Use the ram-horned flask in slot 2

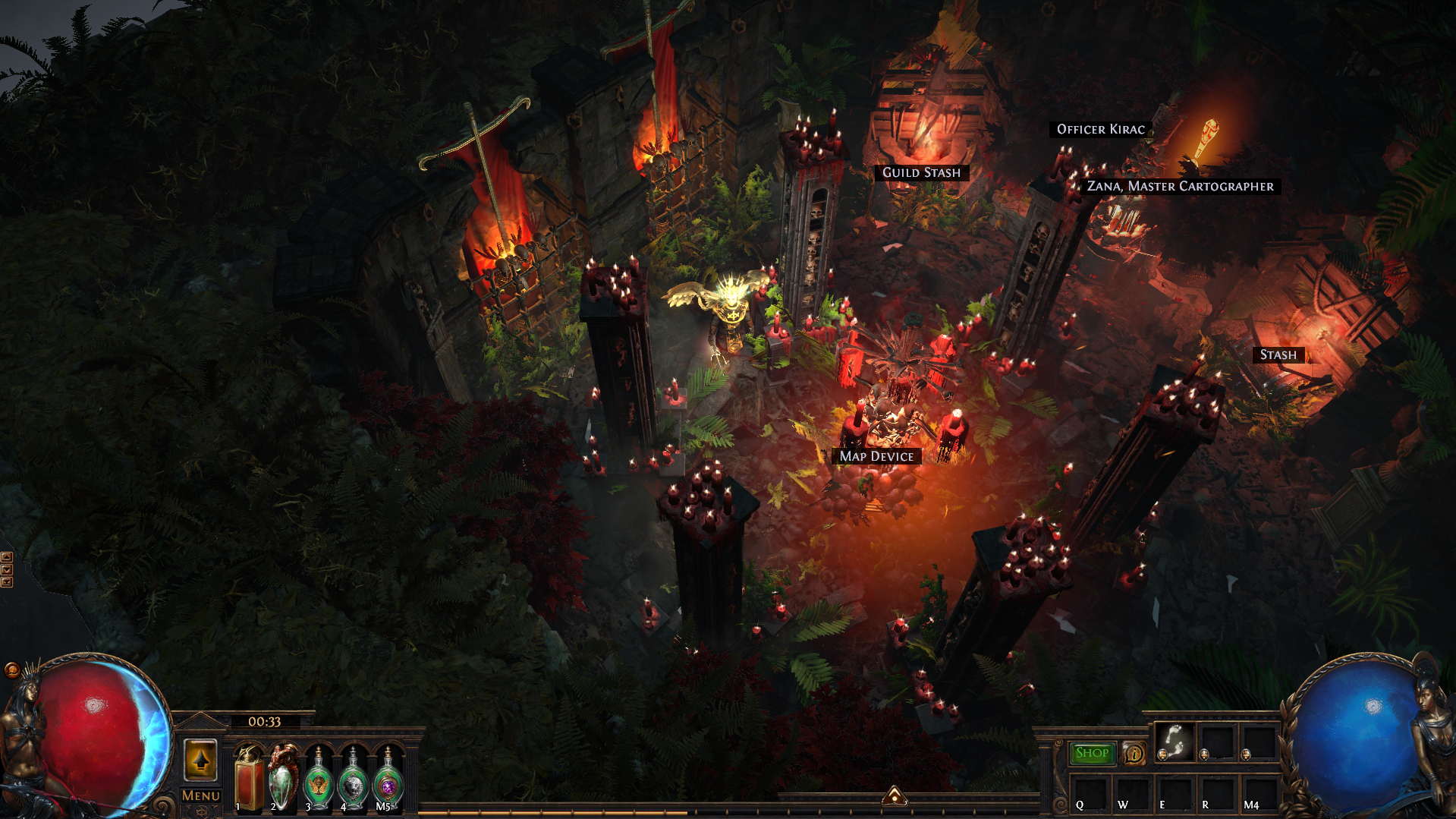pyautogui.click(x=283, y=780)
